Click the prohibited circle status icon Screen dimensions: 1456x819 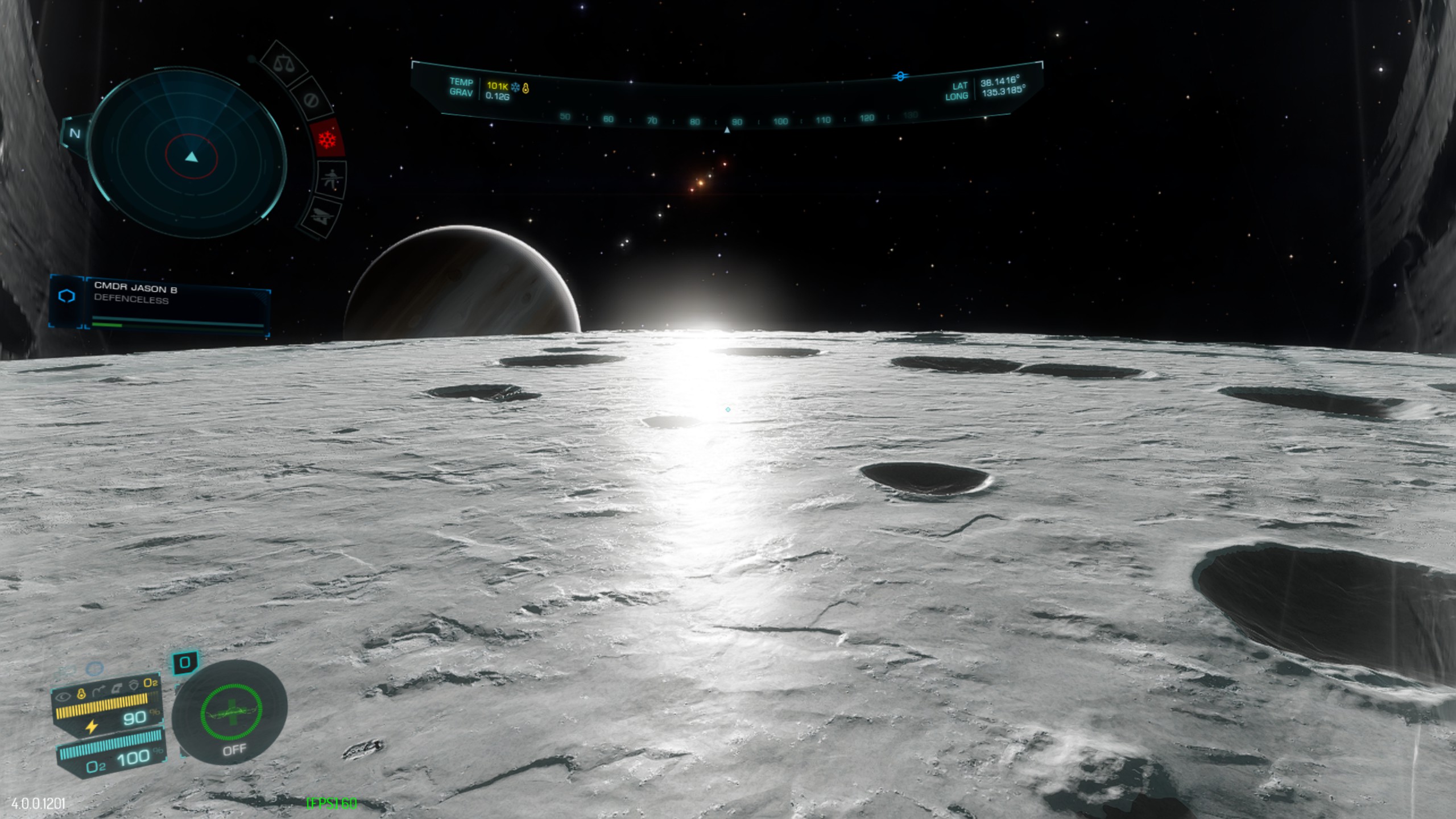(311, 100)
